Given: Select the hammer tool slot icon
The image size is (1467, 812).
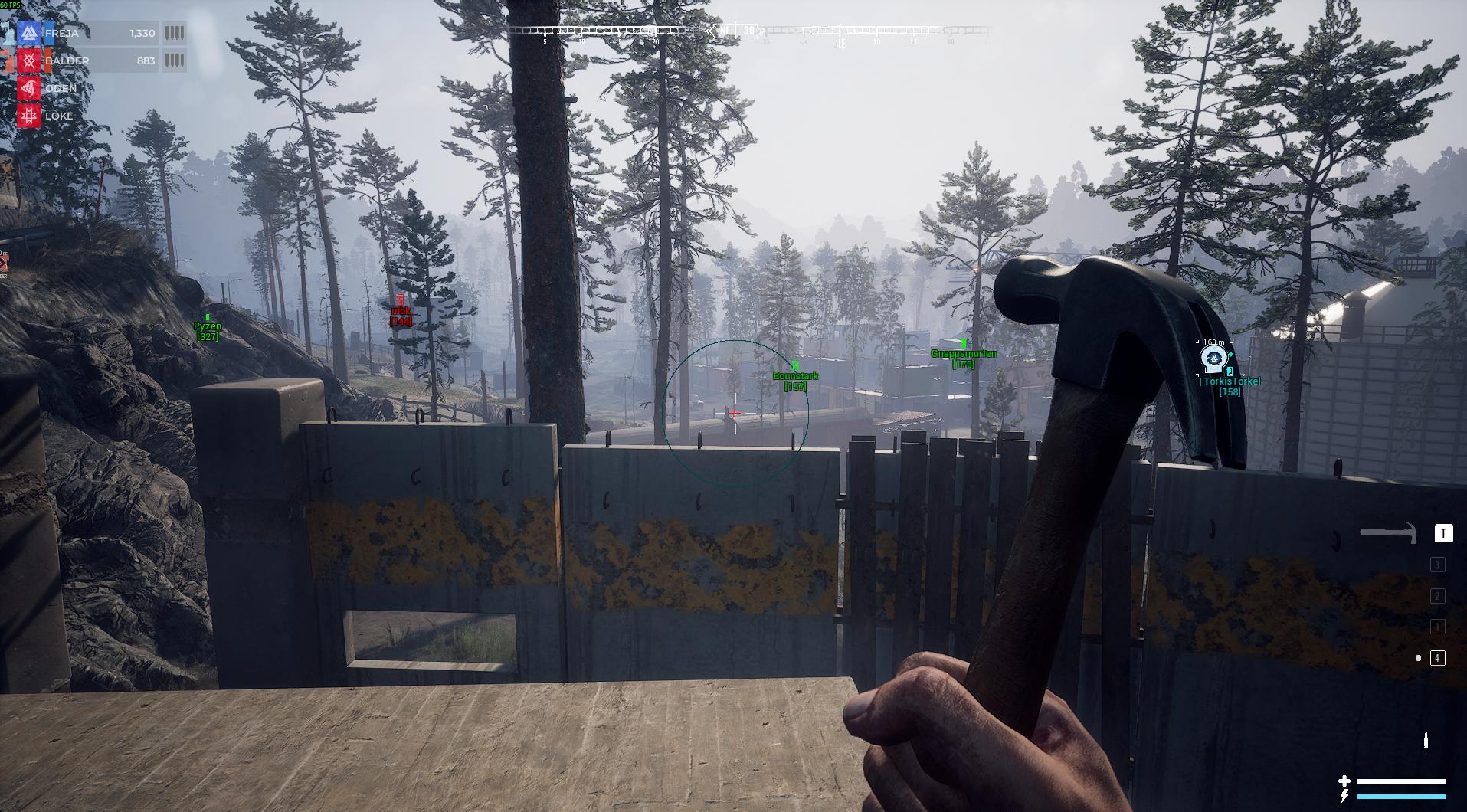Looking at the screenshot, I should (1388, 532).
